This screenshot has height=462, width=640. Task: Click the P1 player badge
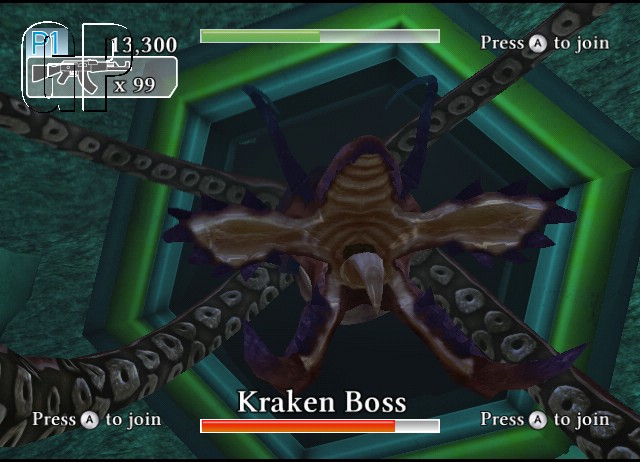pyautogui.click(x=45, y=42)
